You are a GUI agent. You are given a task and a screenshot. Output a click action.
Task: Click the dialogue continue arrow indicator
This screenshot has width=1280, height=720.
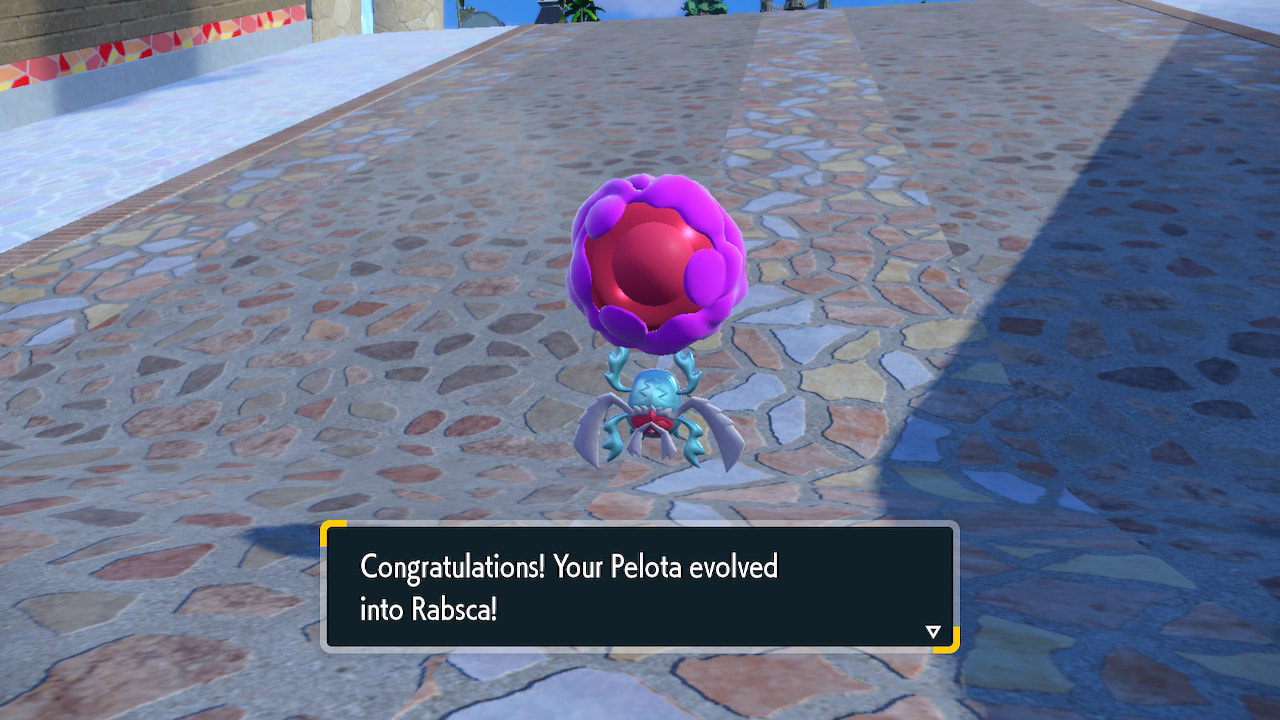point(933,631)
